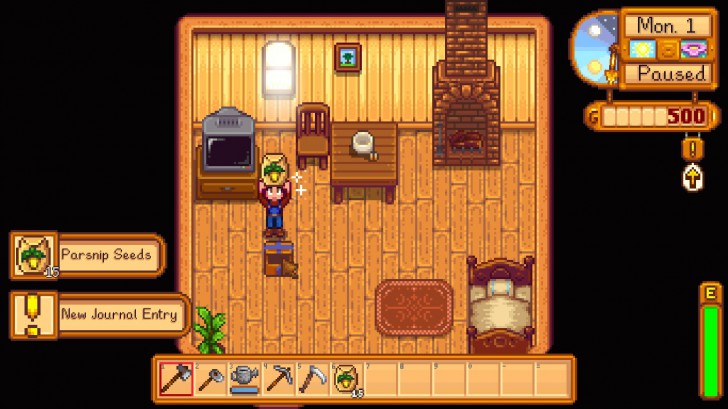
Task: Select the hoe tool slot
Action: [x=211, y=377]
